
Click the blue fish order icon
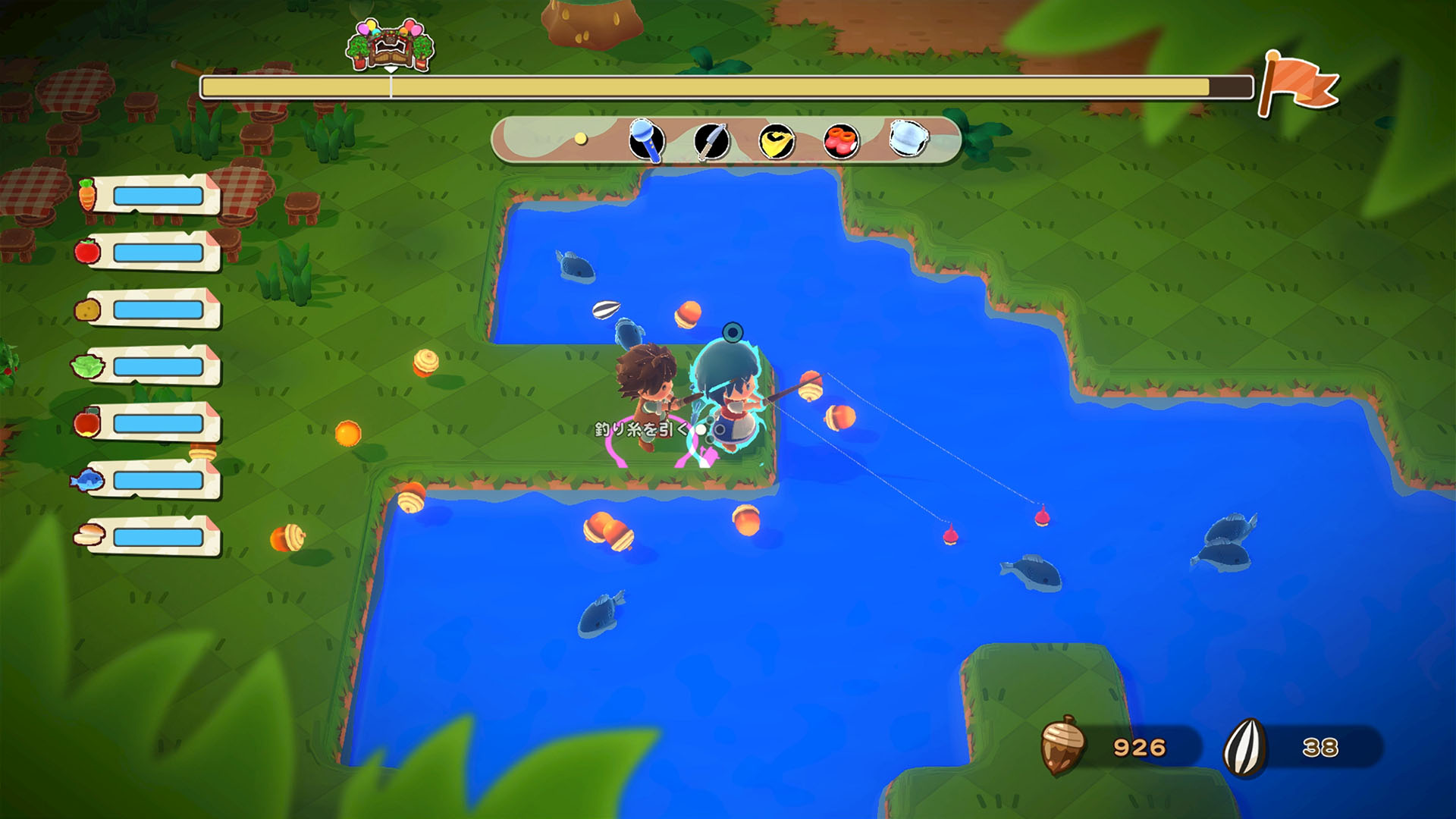click(86, 481)
